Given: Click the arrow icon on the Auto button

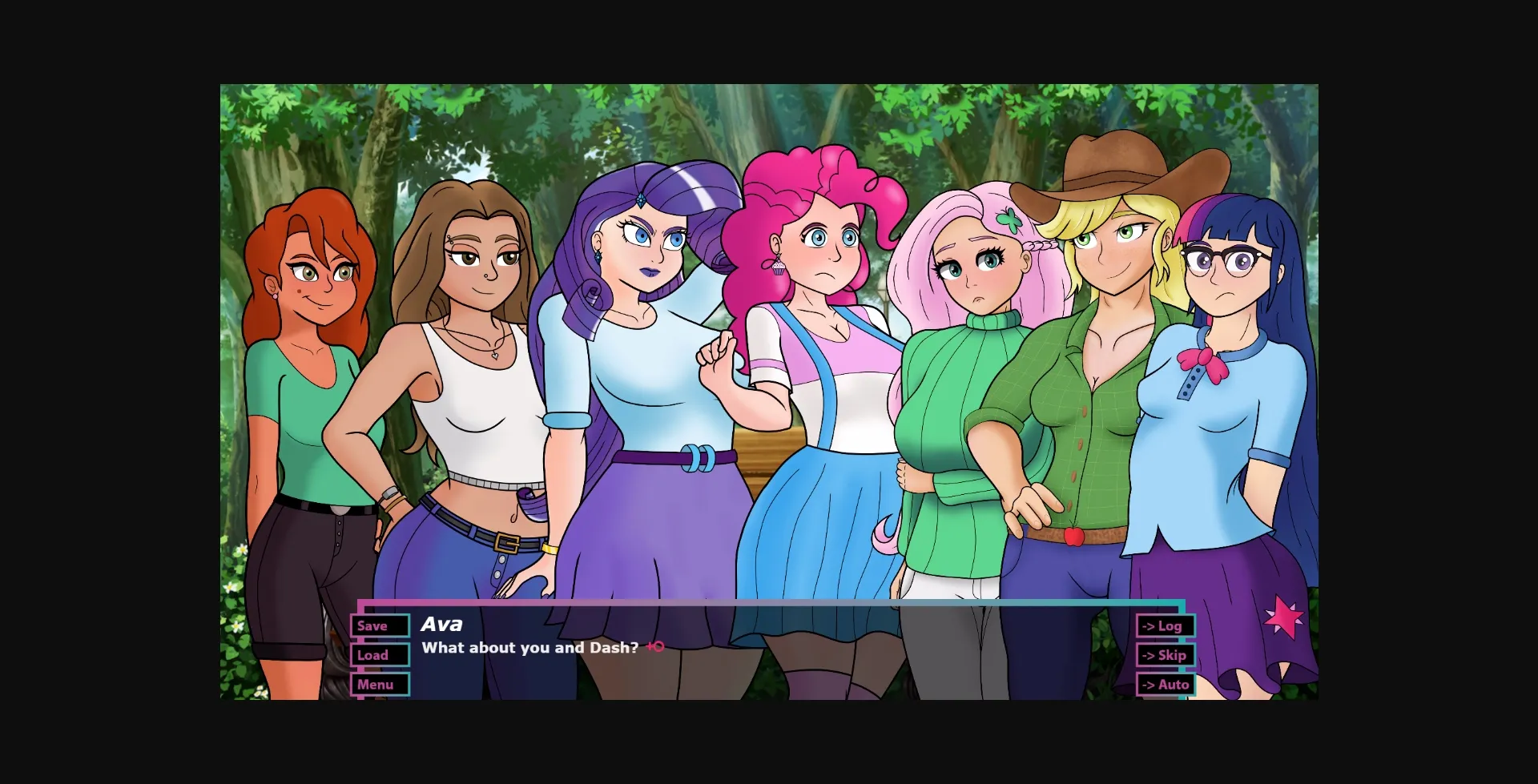Looking at the screenshot, I should 1149,684.
